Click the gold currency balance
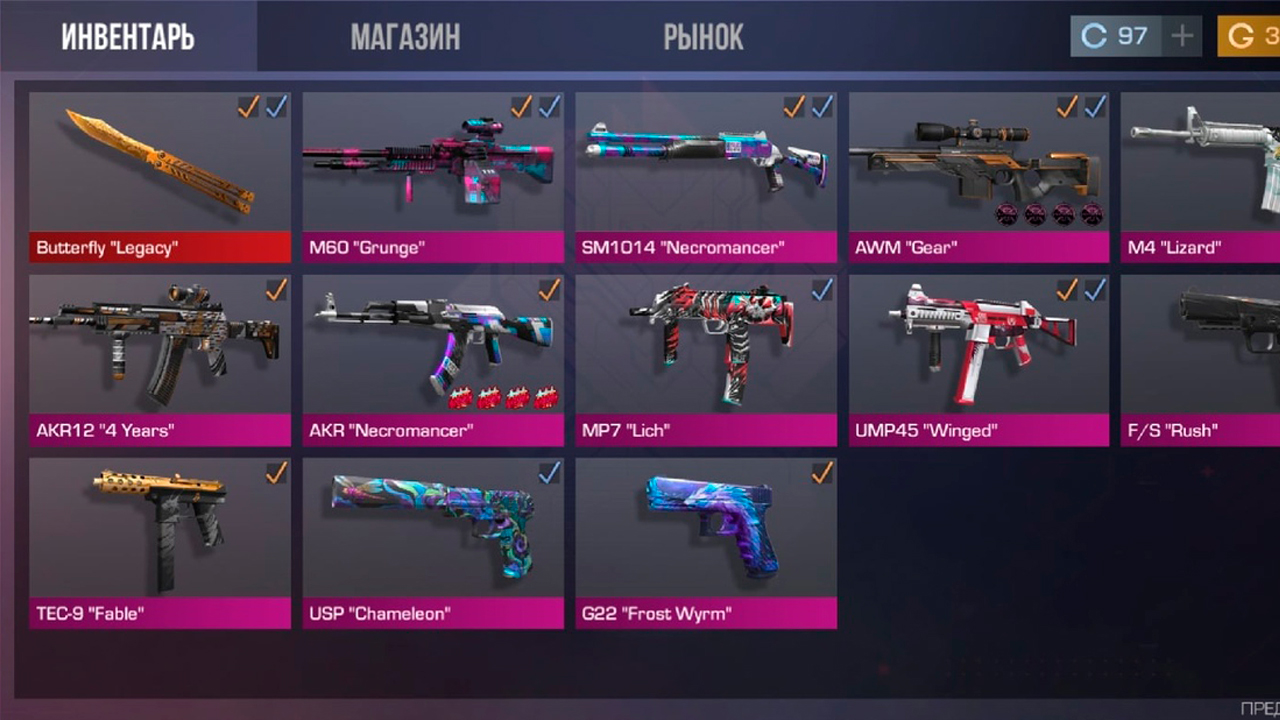Screen dimensions: 1280x720 [x=1248, y=37]
